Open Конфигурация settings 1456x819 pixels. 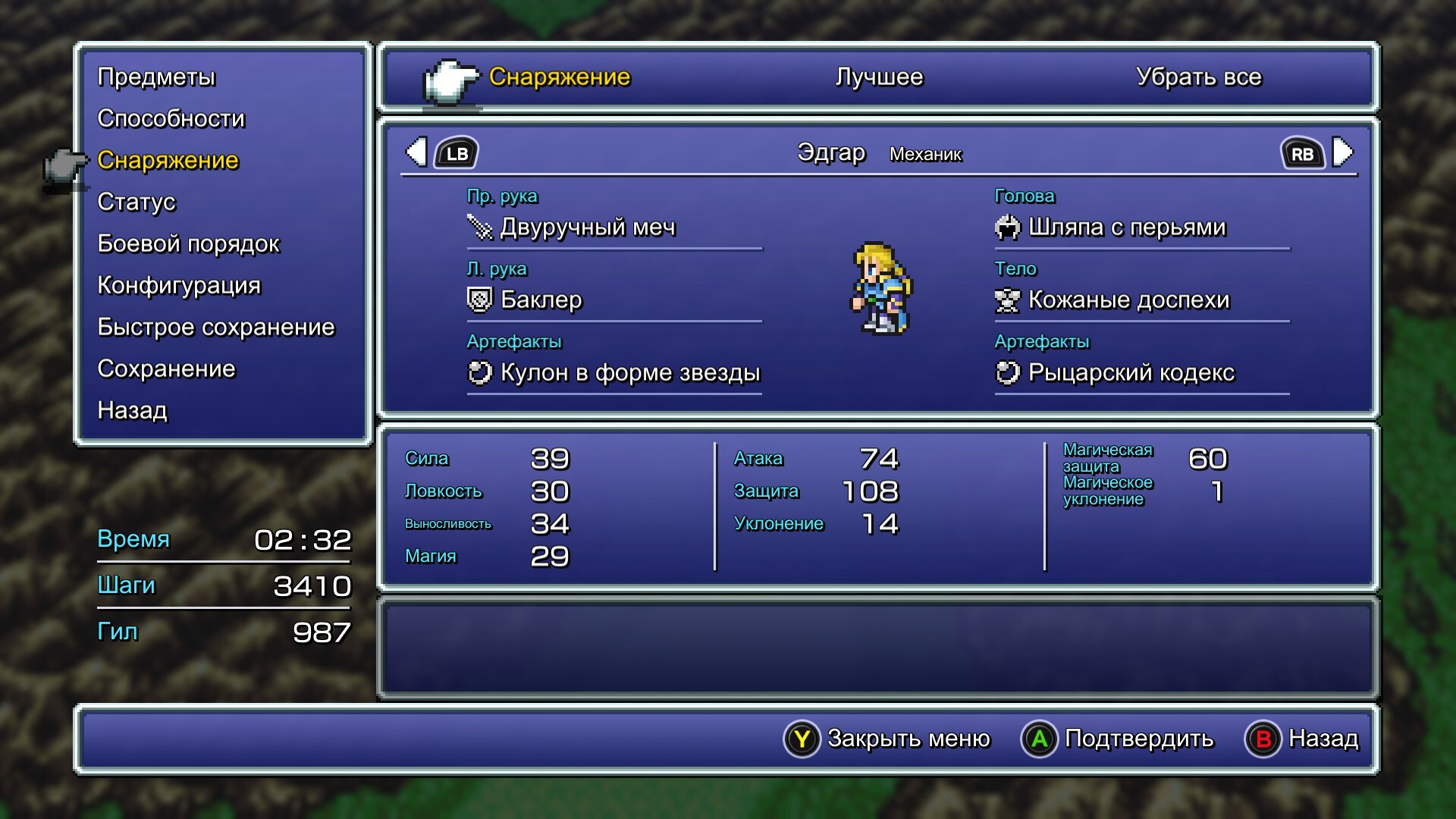tap(179, 285)
